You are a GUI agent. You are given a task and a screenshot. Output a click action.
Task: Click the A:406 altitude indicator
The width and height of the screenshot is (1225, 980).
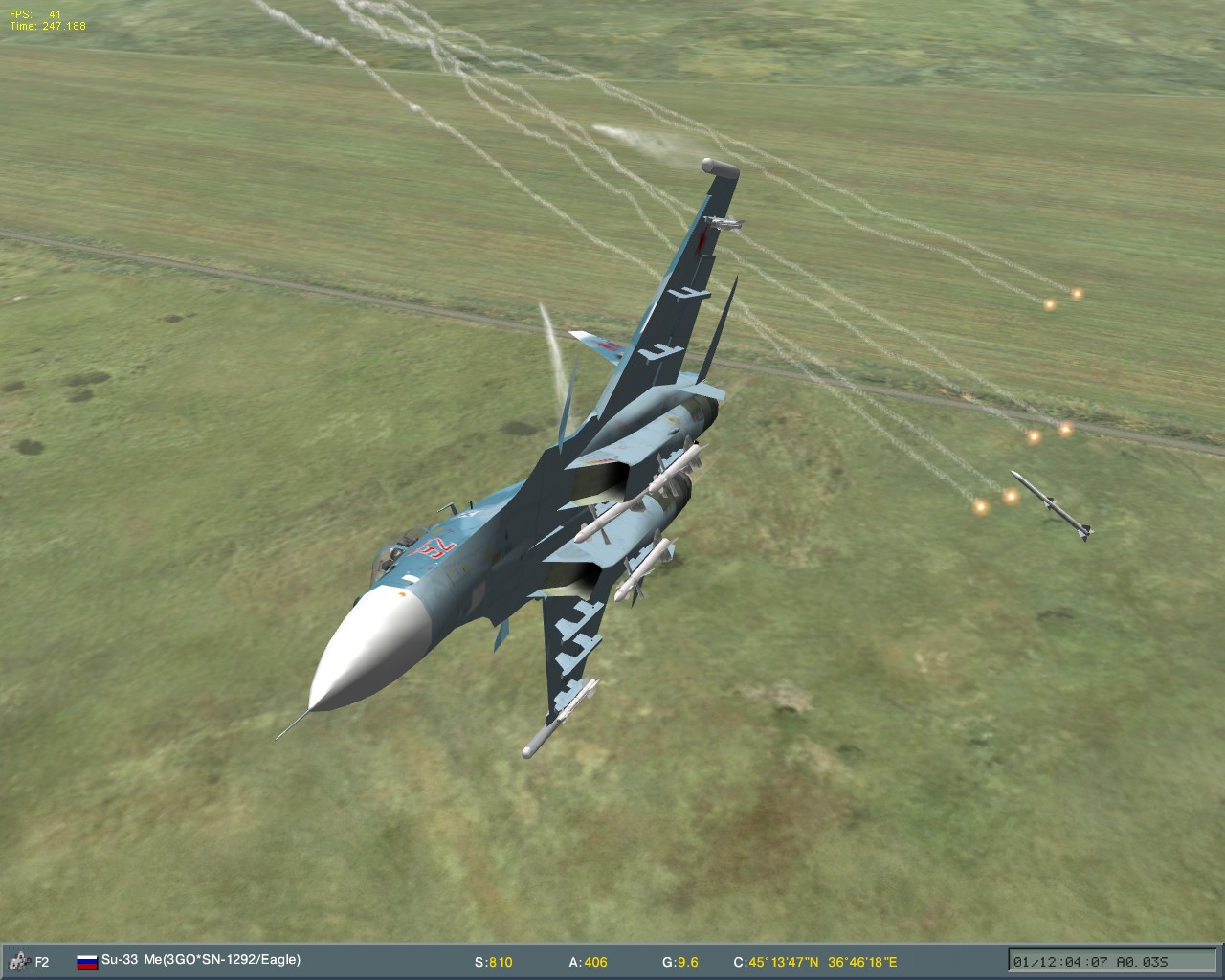click(x=585, y=963)
